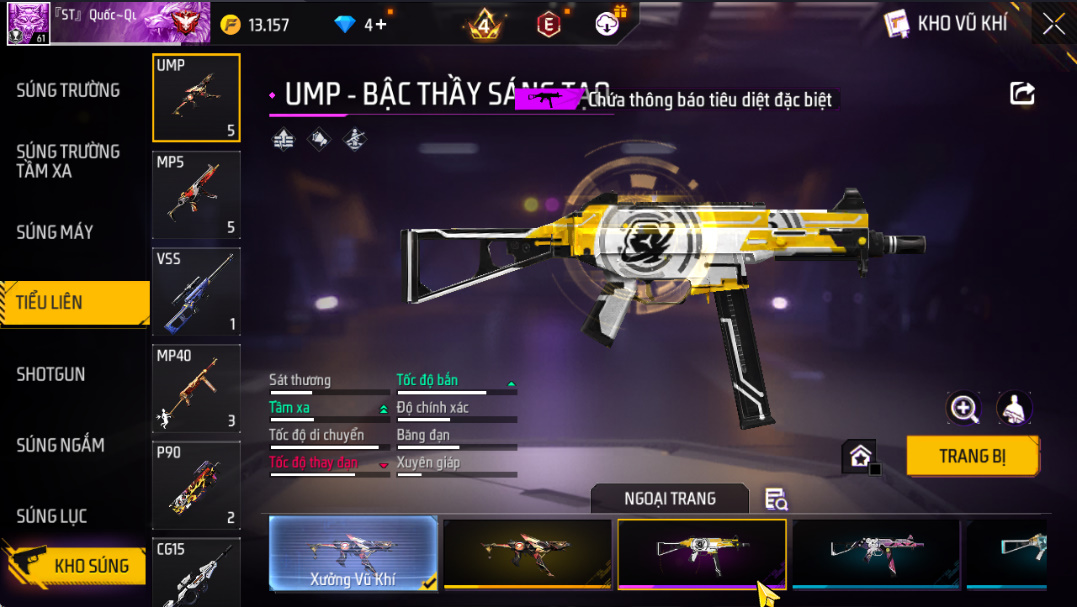Pick the MP40 weapon tile
The height and width of the screenshot is (607, 1077).
tap(196, 389)
